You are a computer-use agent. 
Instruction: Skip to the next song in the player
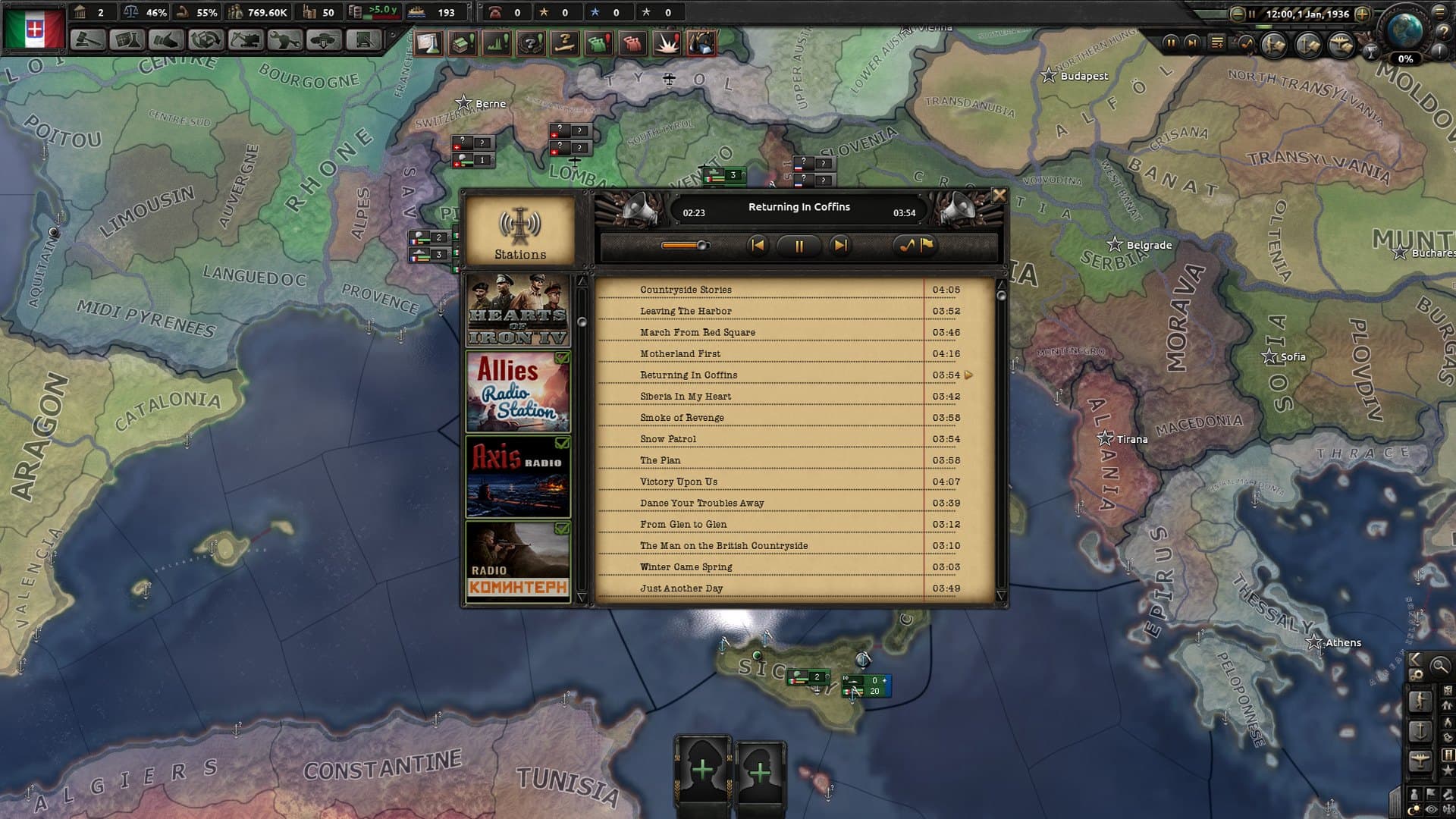[839, 246]
